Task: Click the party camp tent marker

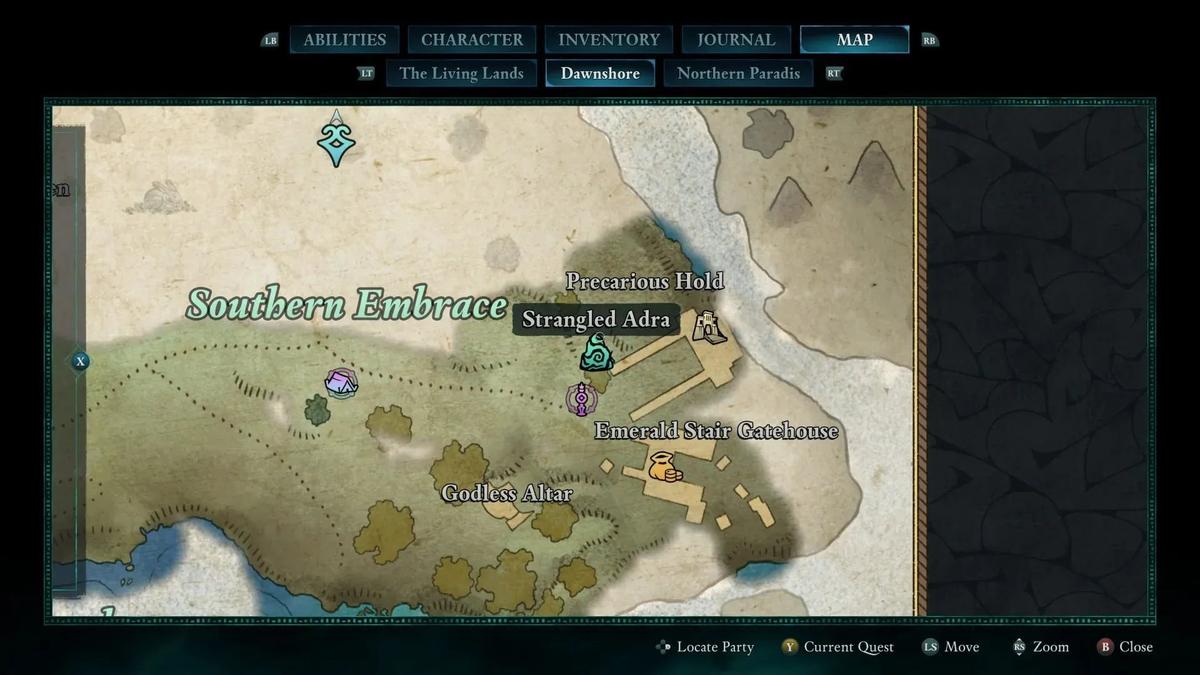Action: [x=341, y=382]
